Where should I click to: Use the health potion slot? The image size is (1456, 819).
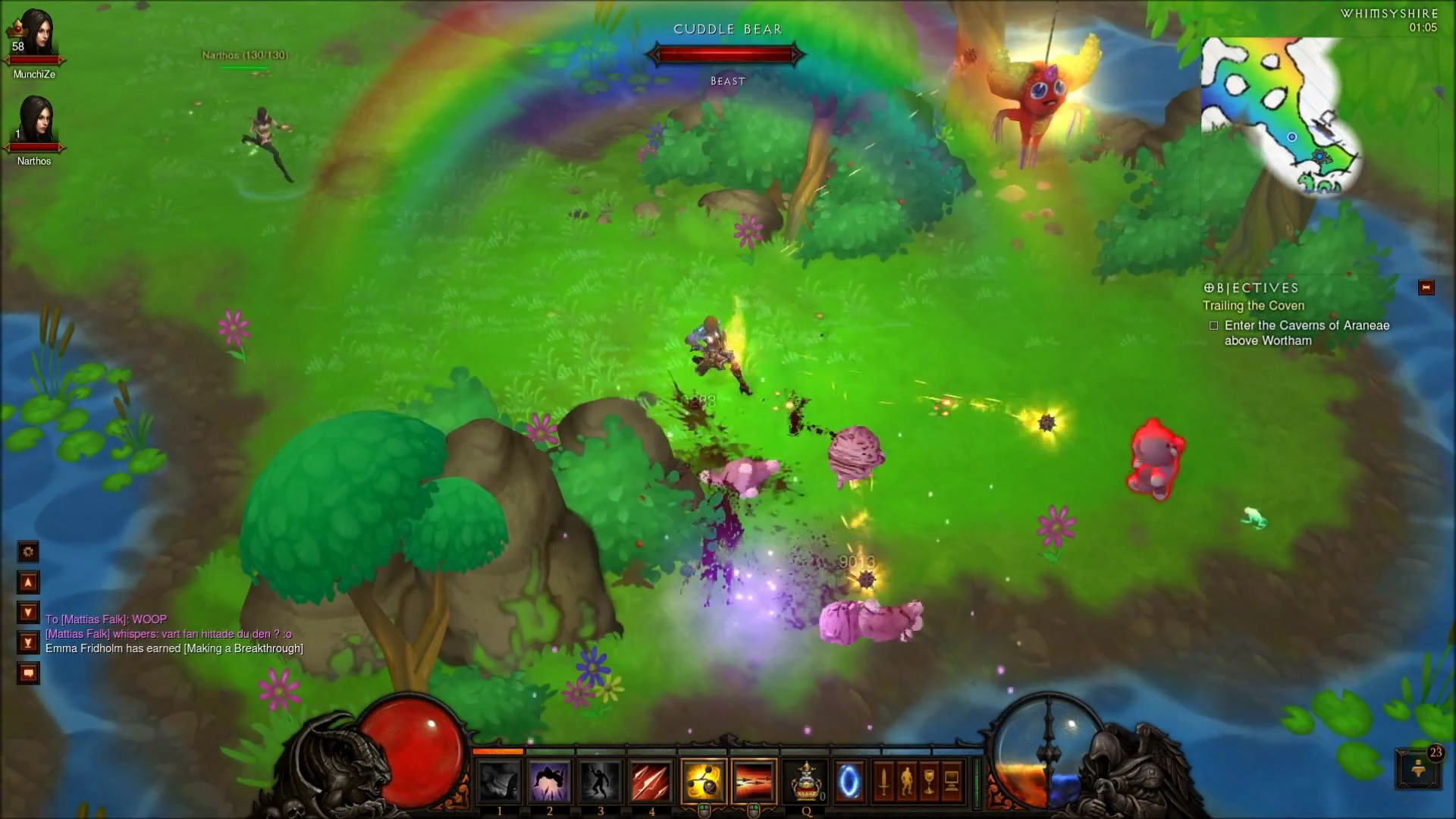[x=806, y=782]
